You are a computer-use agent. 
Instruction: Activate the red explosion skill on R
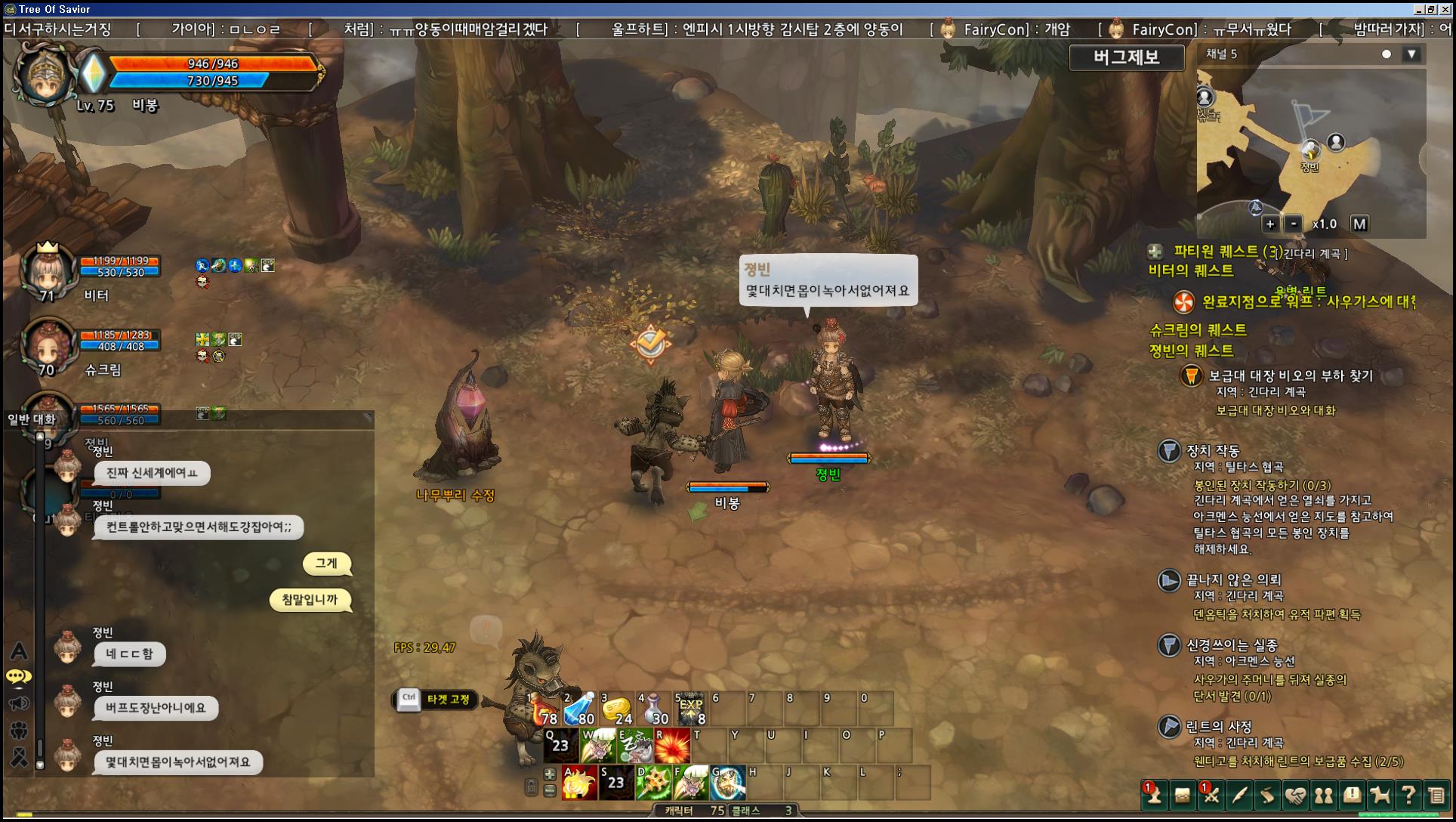click(x=672, y=746)
